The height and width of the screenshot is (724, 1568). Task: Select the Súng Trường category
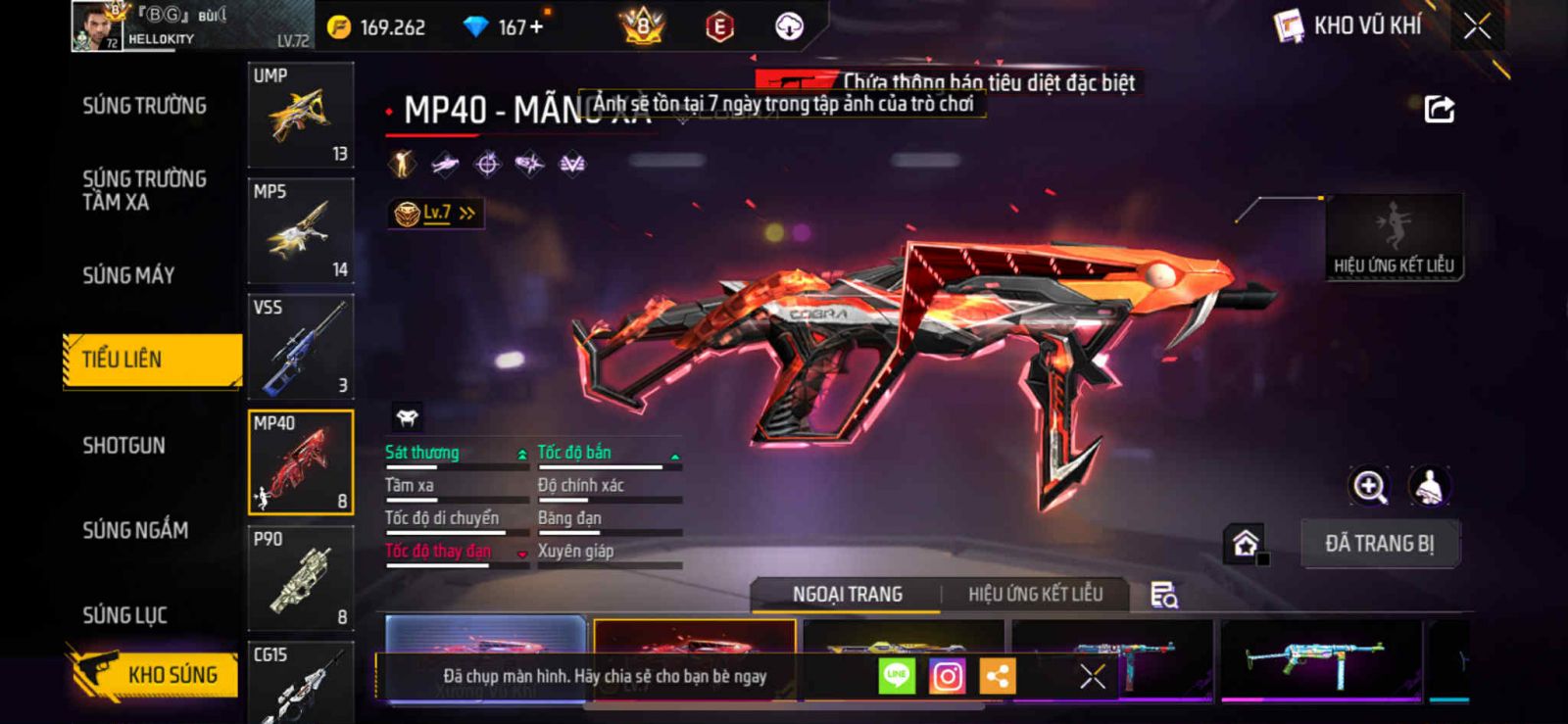click(144, 106)
